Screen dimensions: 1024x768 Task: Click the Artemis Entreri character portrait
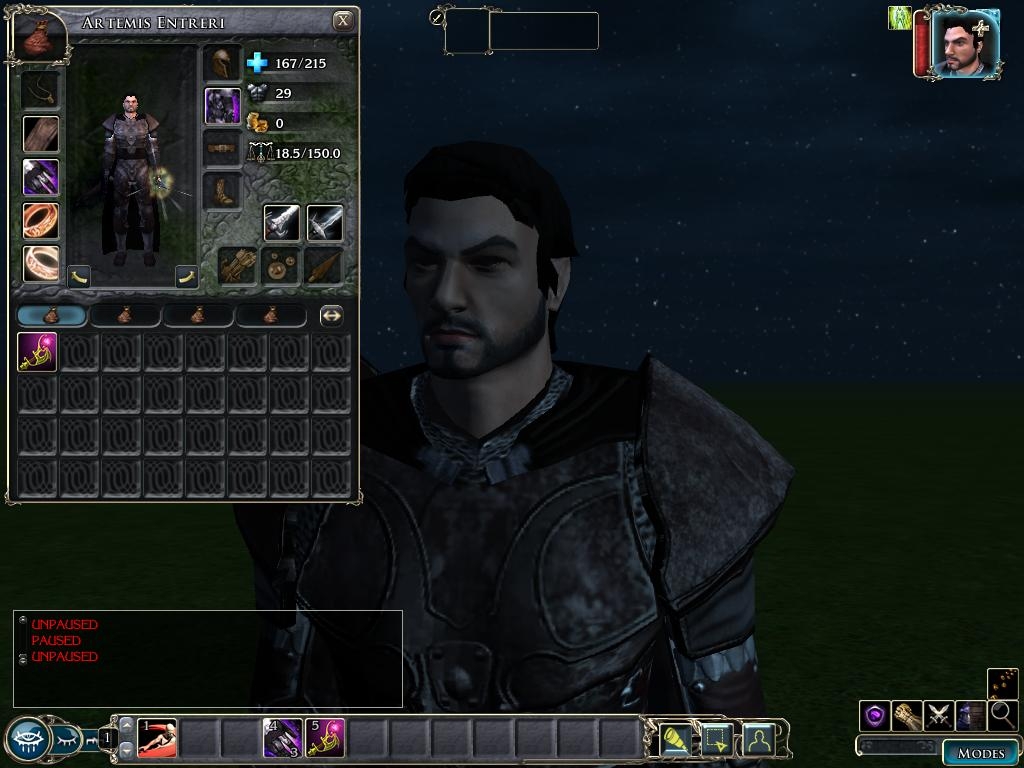(964, 43)
